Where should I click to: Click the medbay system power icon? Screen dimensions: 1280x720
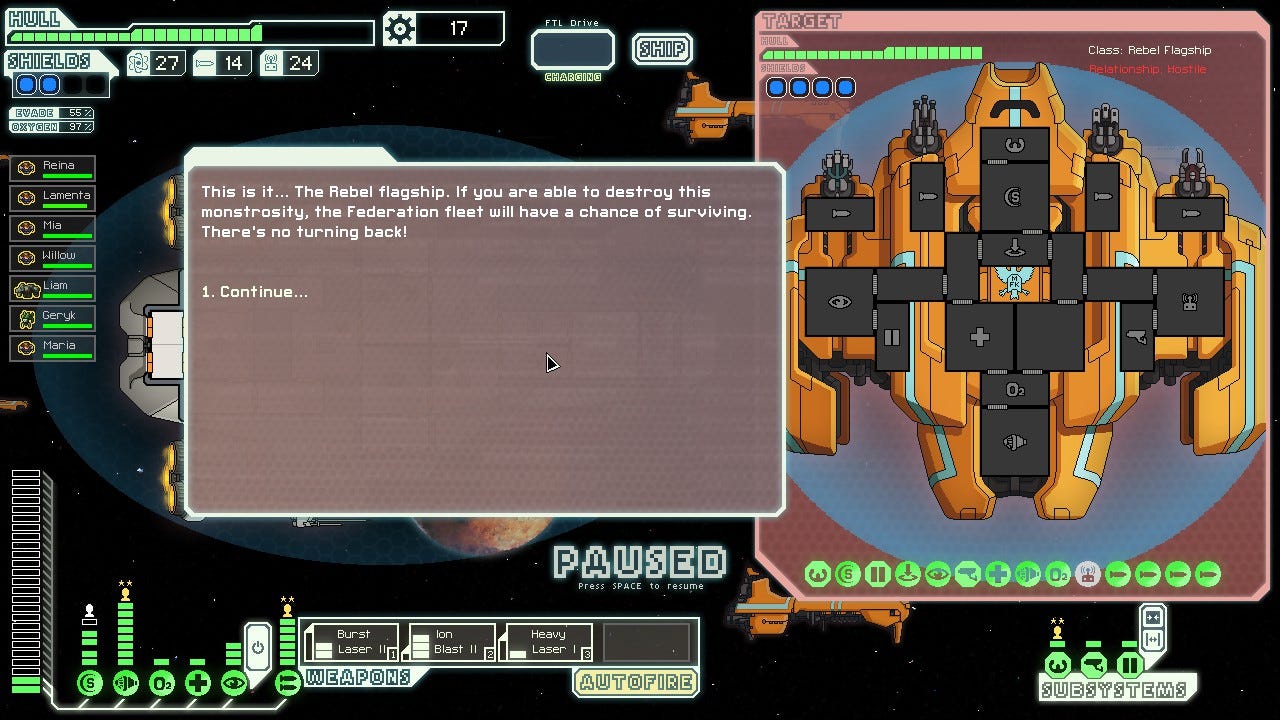click(198, 684)
